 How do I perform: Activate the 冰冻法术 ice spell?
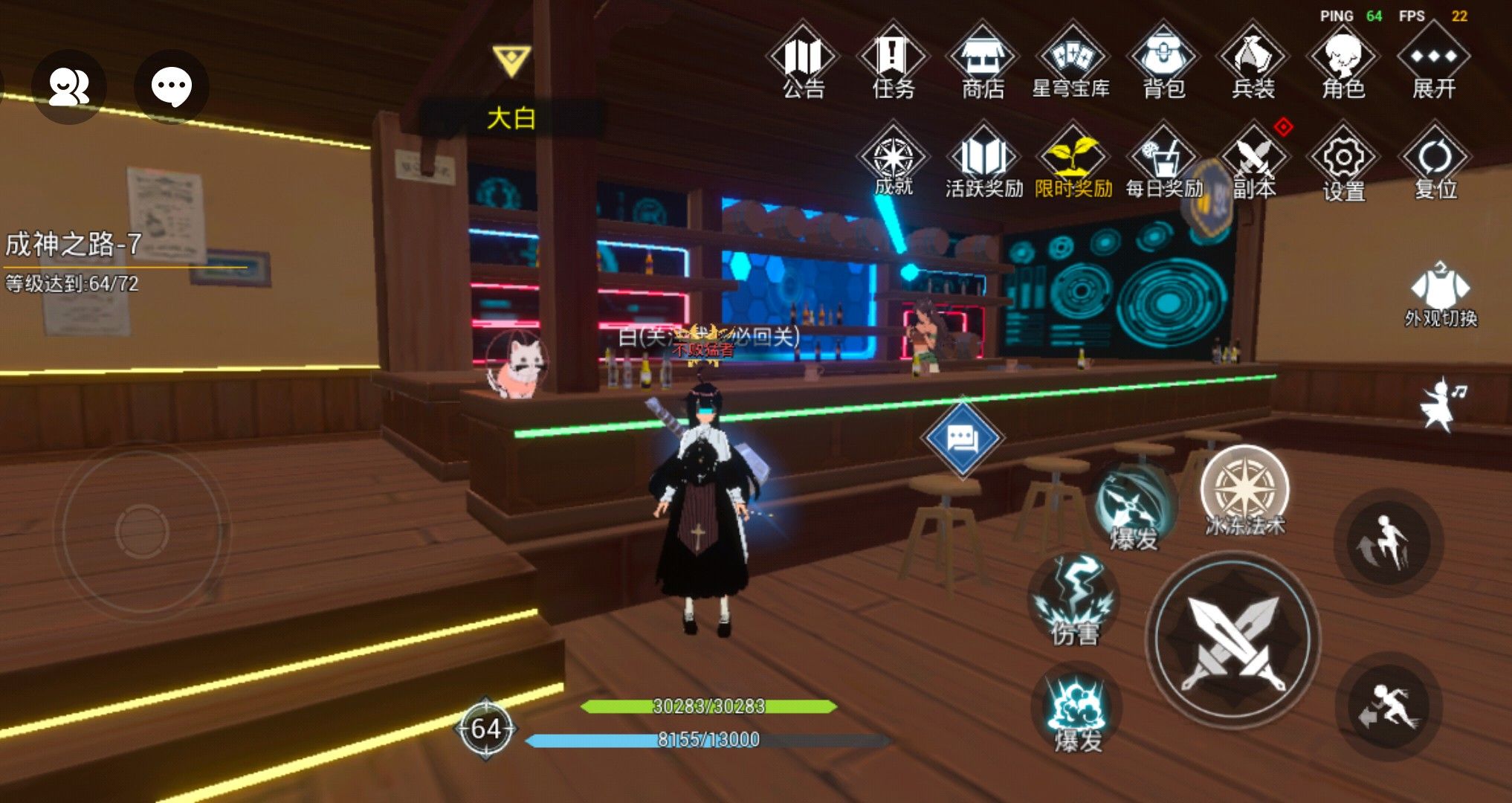click(1245, 492)
